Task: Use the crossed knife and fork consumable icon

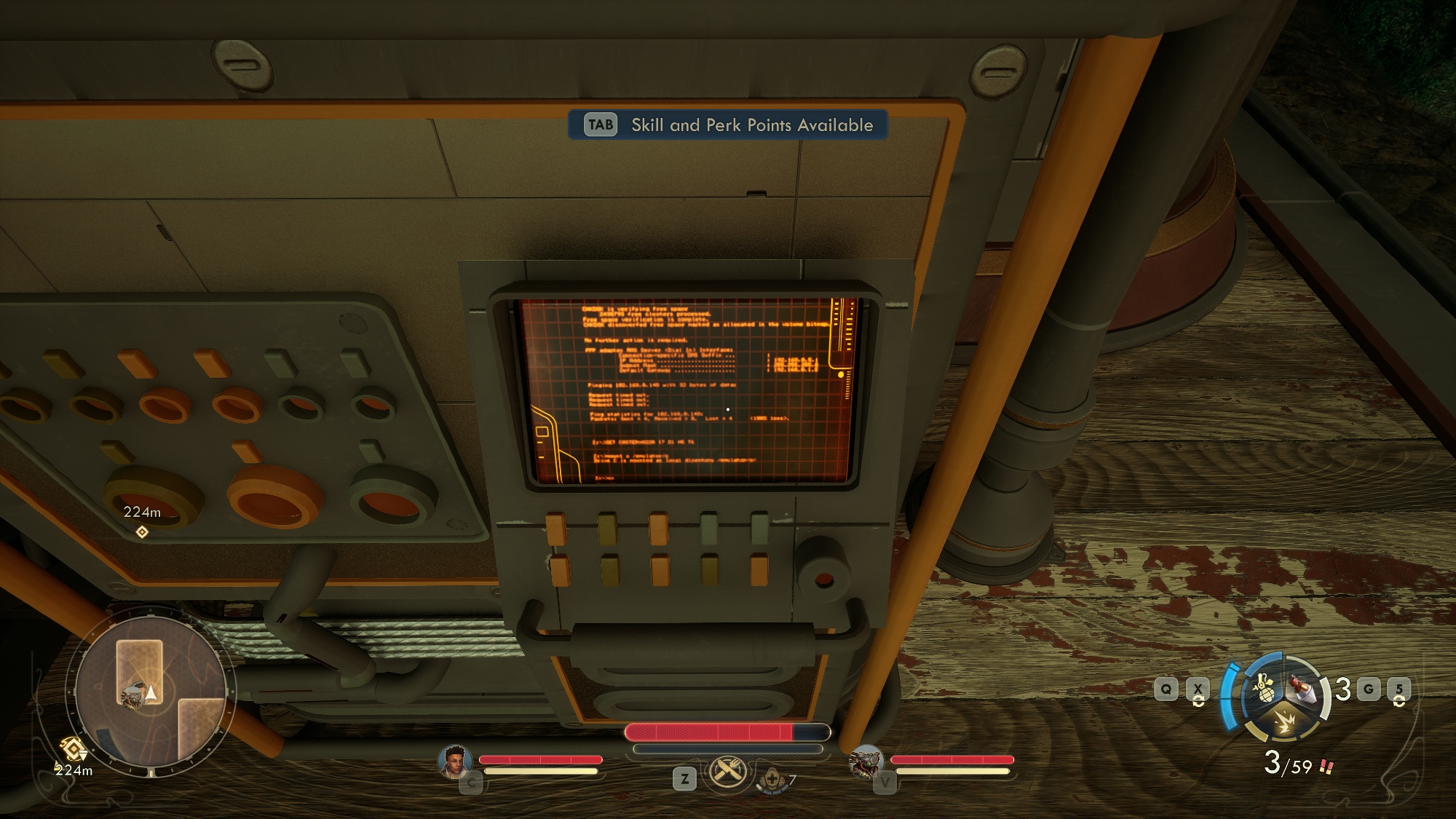Action: (x=728, y=772)
